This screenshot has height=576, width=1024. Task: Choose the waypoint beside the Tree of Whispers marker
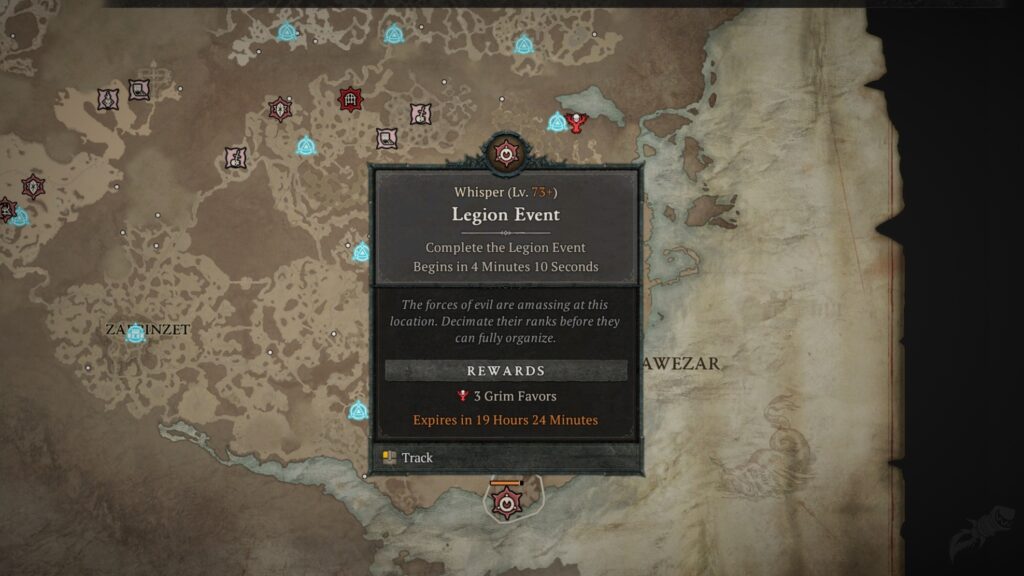point(557,123)
